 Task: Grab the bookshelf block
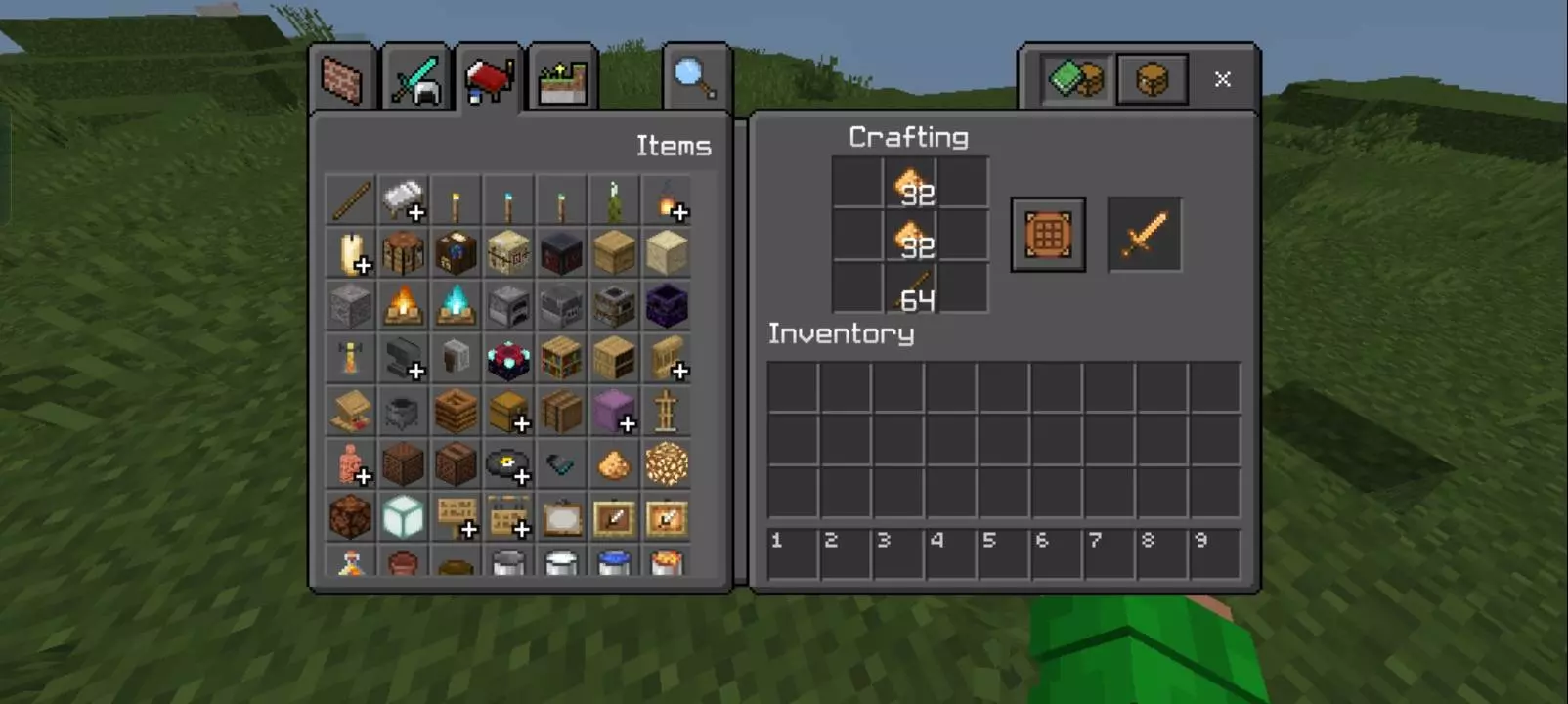pyautogui.click(x=561, y=359)
